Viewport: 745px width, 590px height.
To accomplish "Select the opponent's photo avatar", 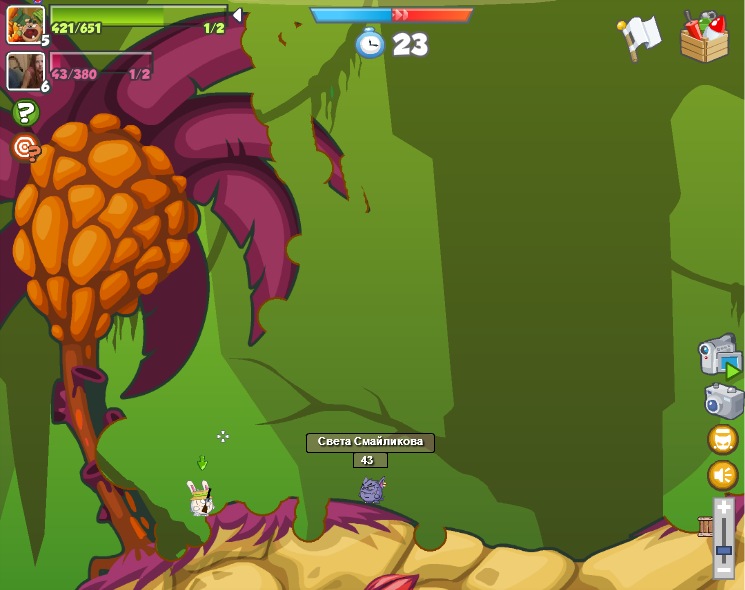I will coord(24,71).
